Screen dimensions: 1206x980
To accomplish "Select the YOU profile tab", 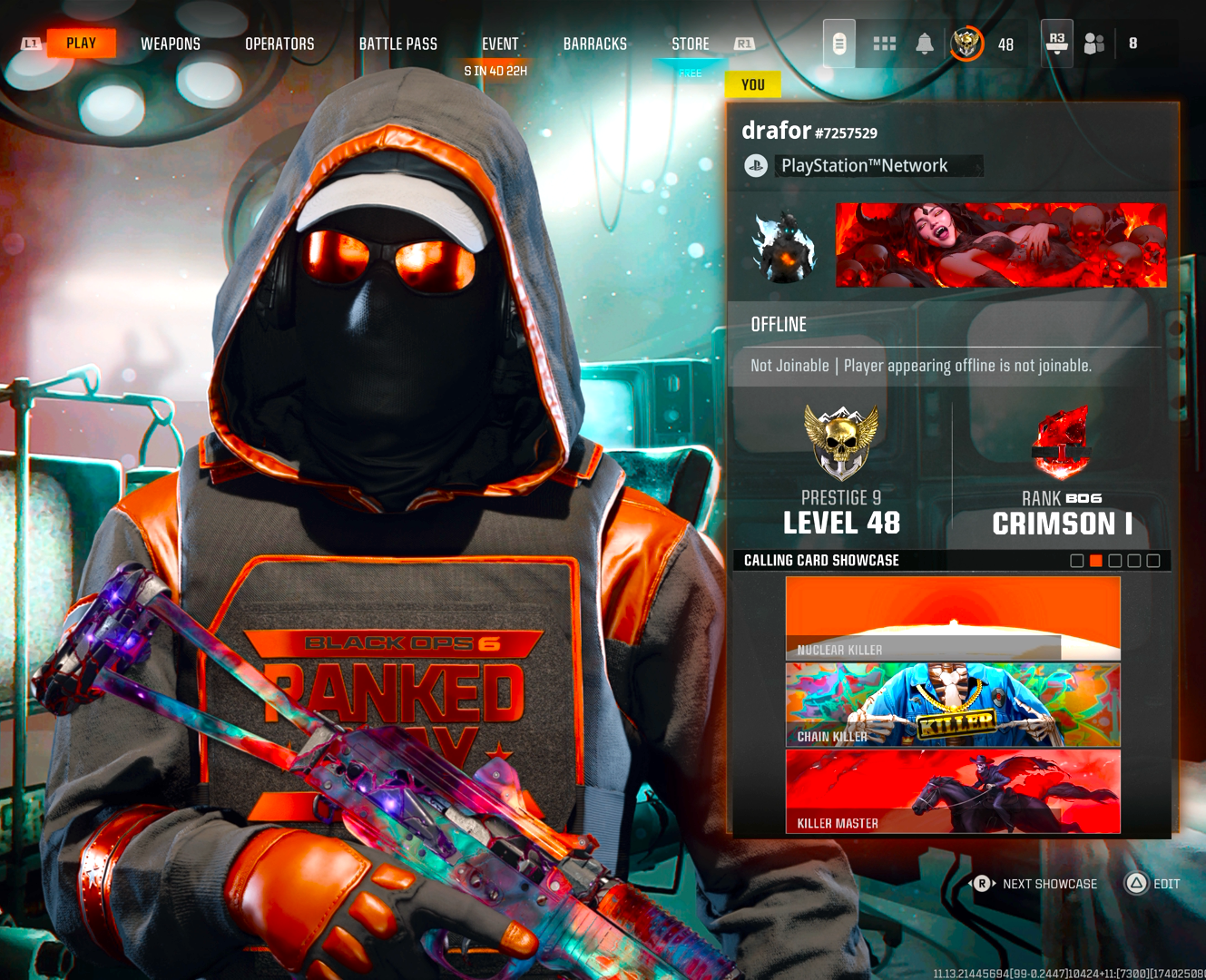I will [x=753, y=84].
